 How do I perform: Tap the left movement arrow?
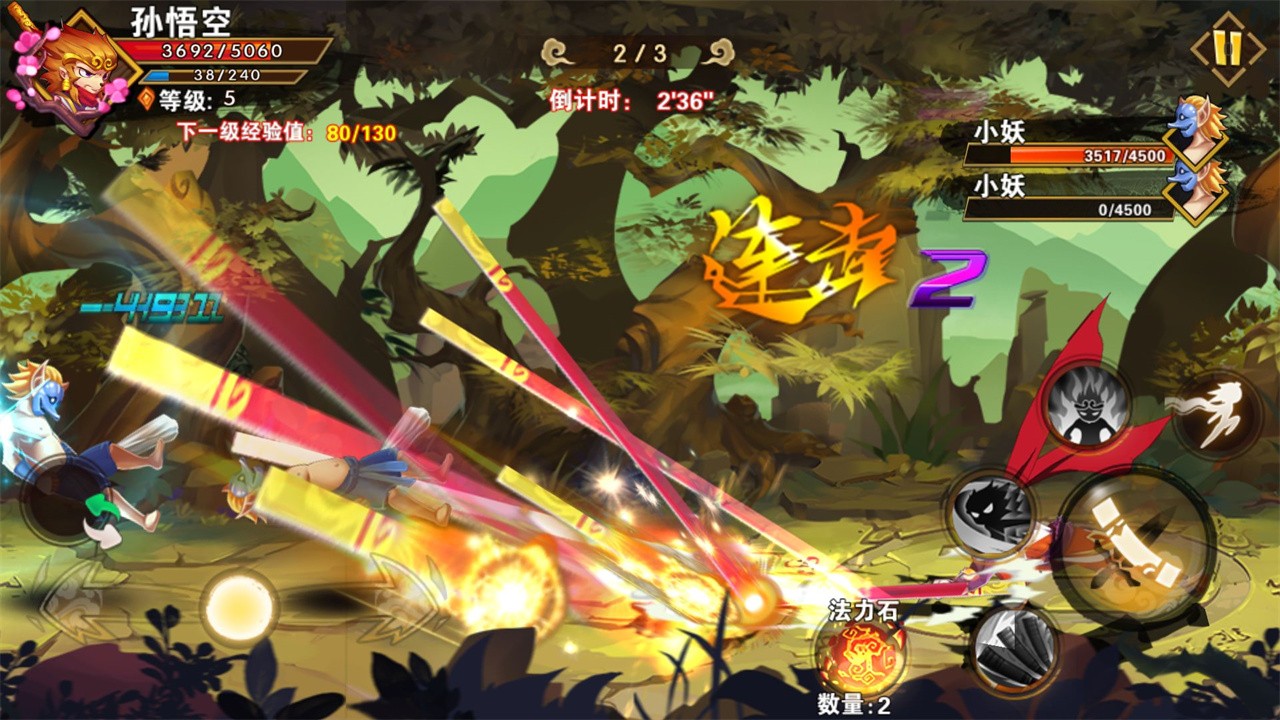pyautogui.click(x=72, y=602)
